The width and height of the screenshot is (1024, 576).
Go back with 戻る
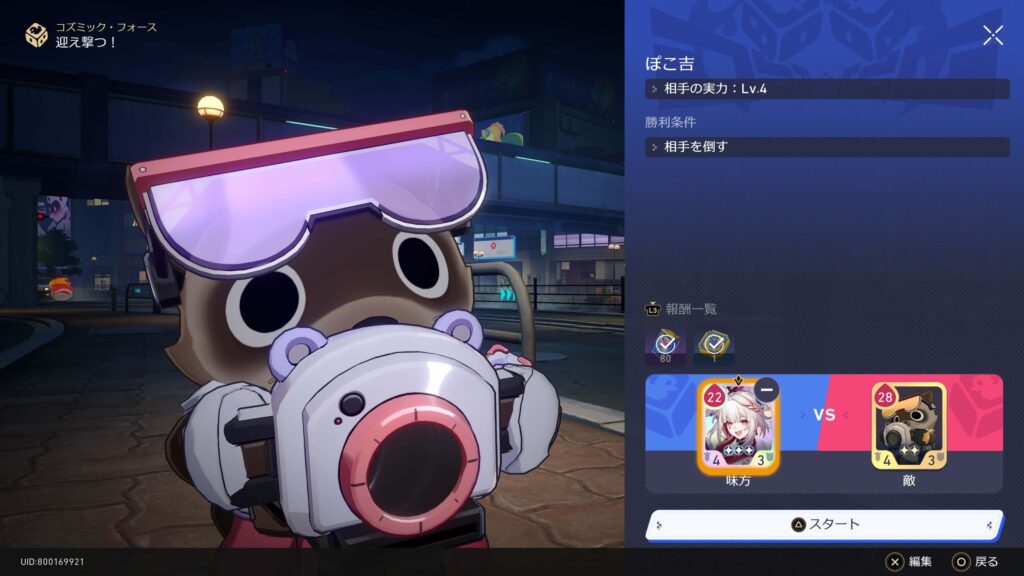coord(975,562)
